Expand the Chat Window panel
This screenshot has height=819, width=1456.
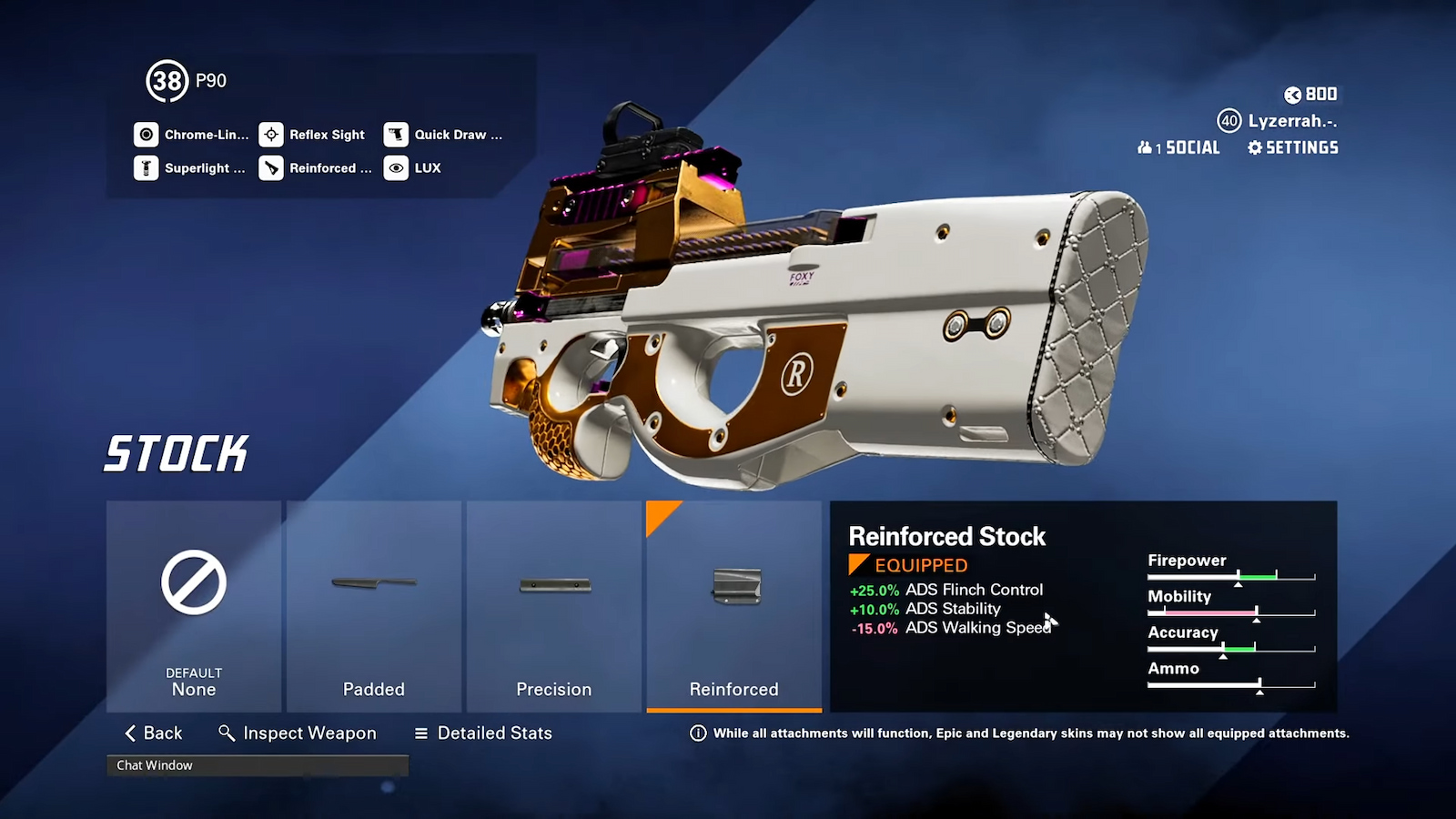tap(258, 765)
